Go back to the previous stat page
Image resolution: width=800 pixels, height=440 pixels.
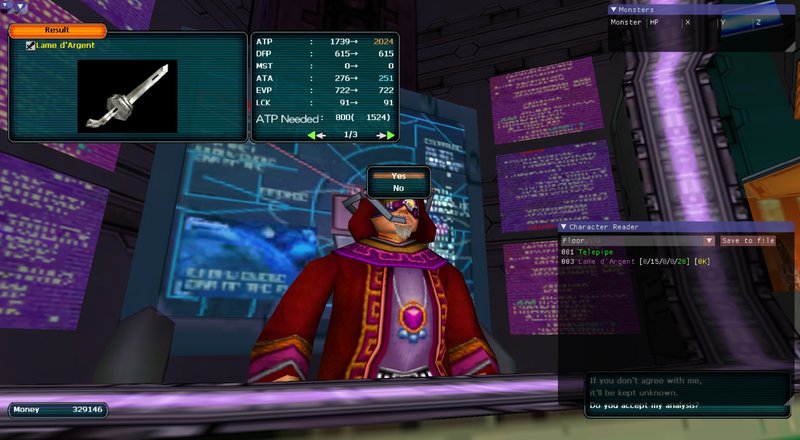click(317, 134)
